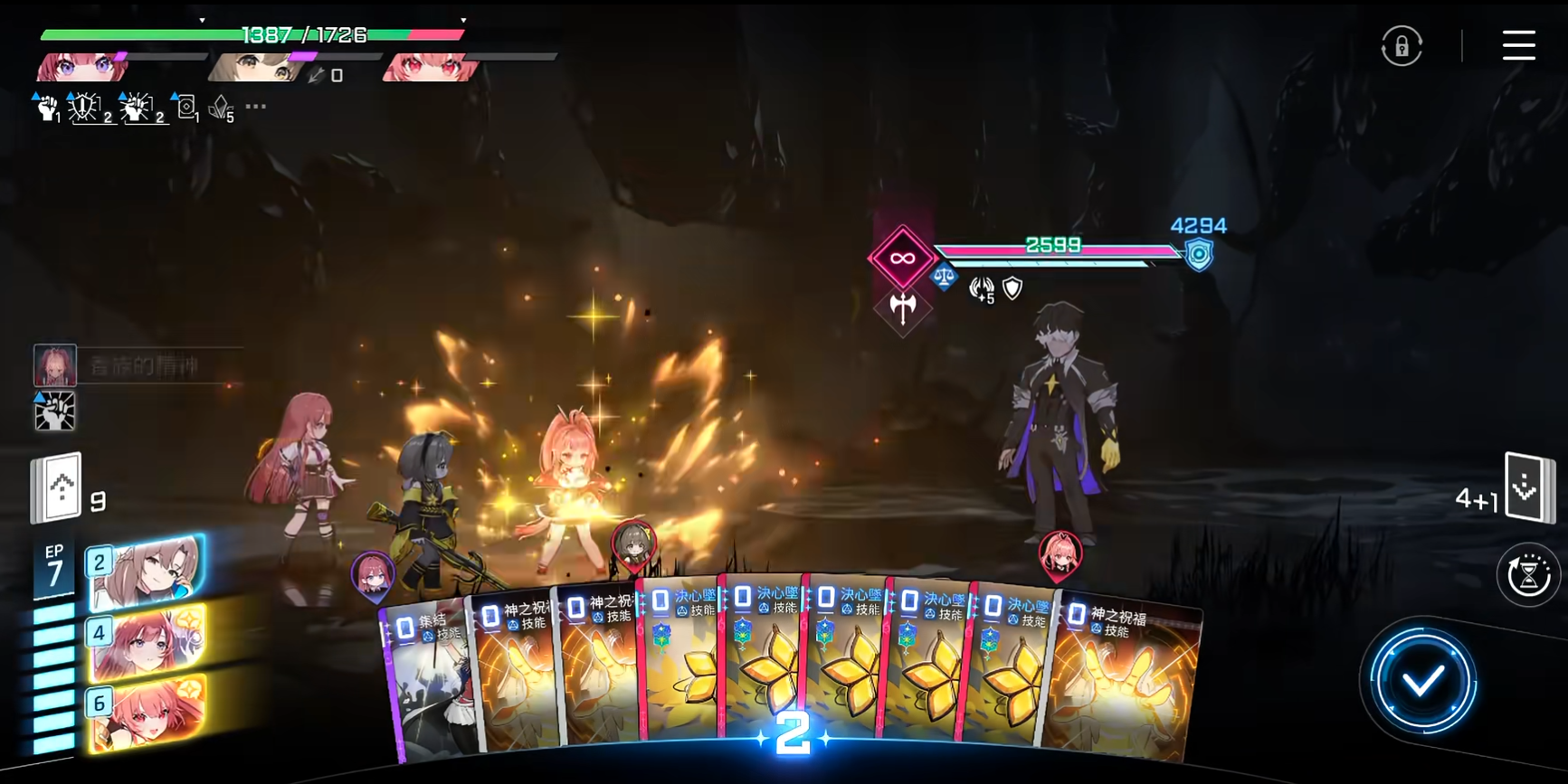
Task: Inspect the enemy's white shield status icon
Action: coord(1012,288)
